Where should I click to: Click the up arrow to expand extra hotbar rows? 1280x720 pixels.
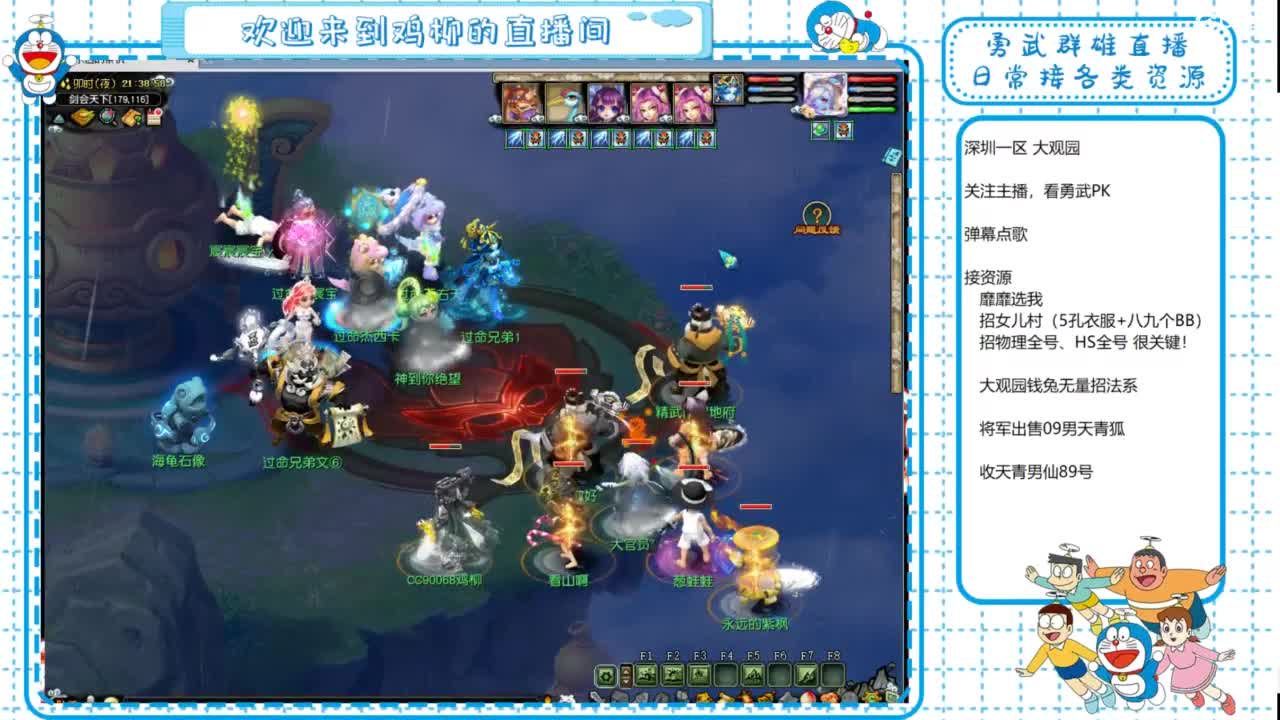coord(626,670)
